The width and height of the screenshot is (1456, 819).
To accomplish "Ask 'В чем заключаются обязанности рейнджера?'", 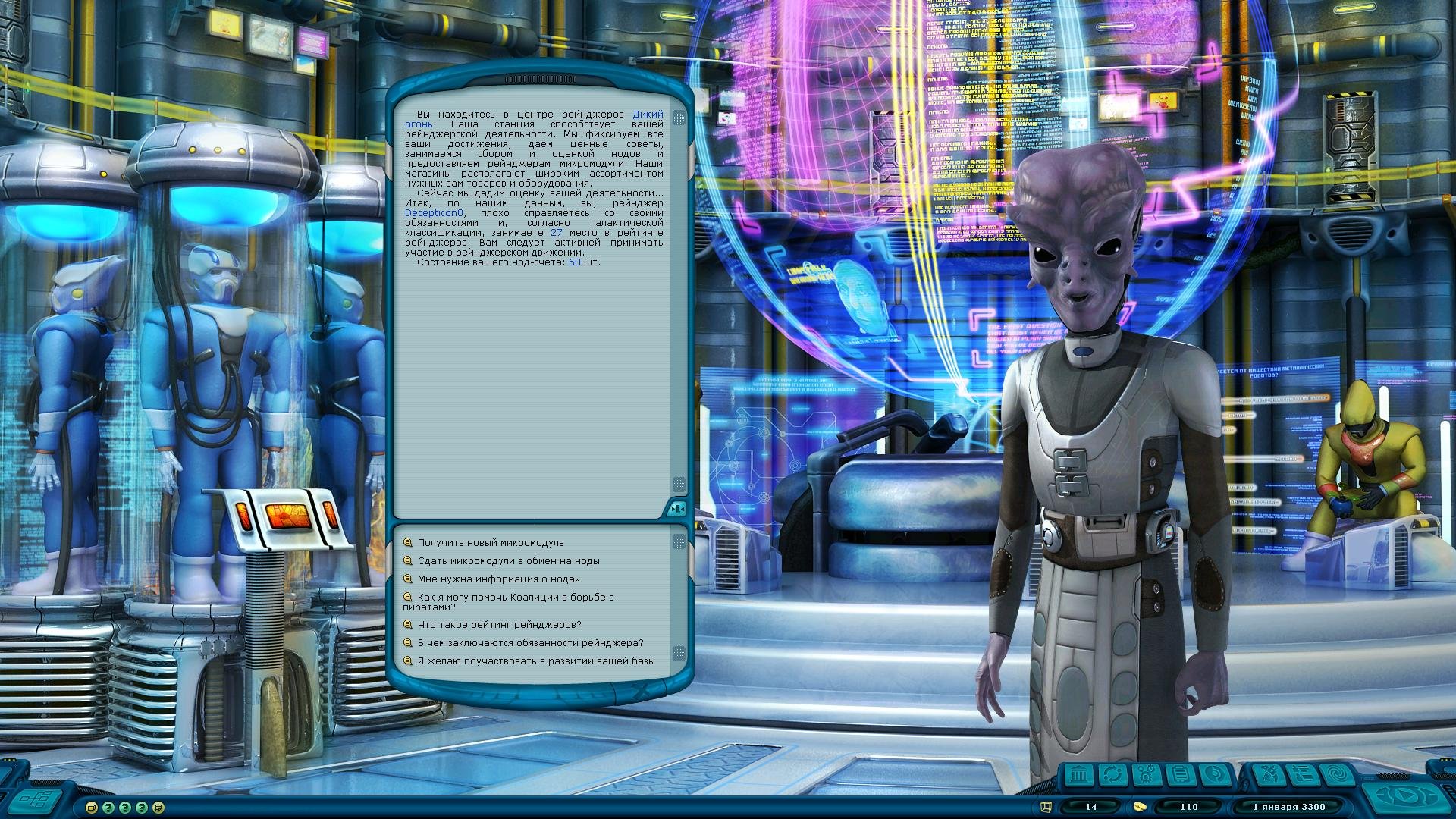I will click(x=530, y=643).
